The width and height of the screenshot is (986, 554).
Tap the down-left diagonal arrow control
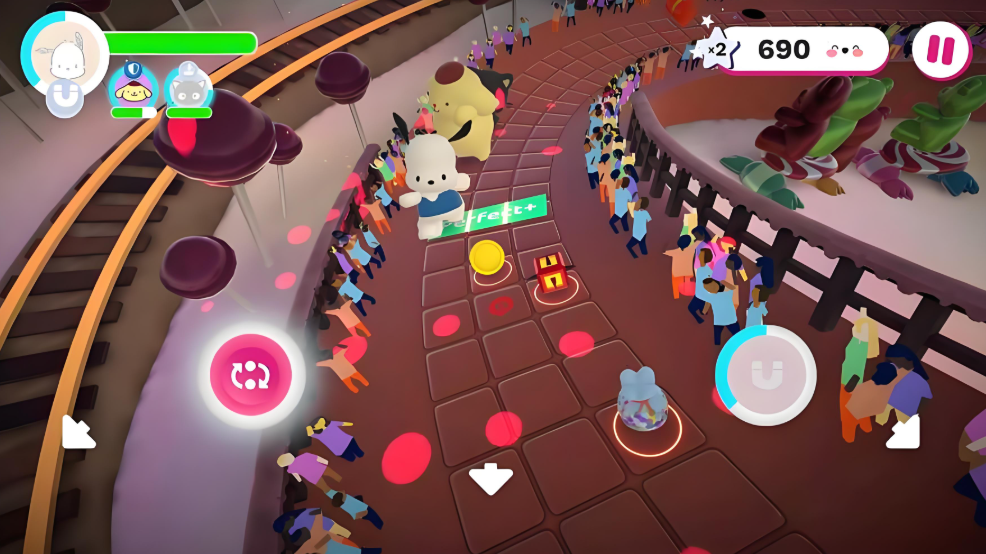(79, 431)
